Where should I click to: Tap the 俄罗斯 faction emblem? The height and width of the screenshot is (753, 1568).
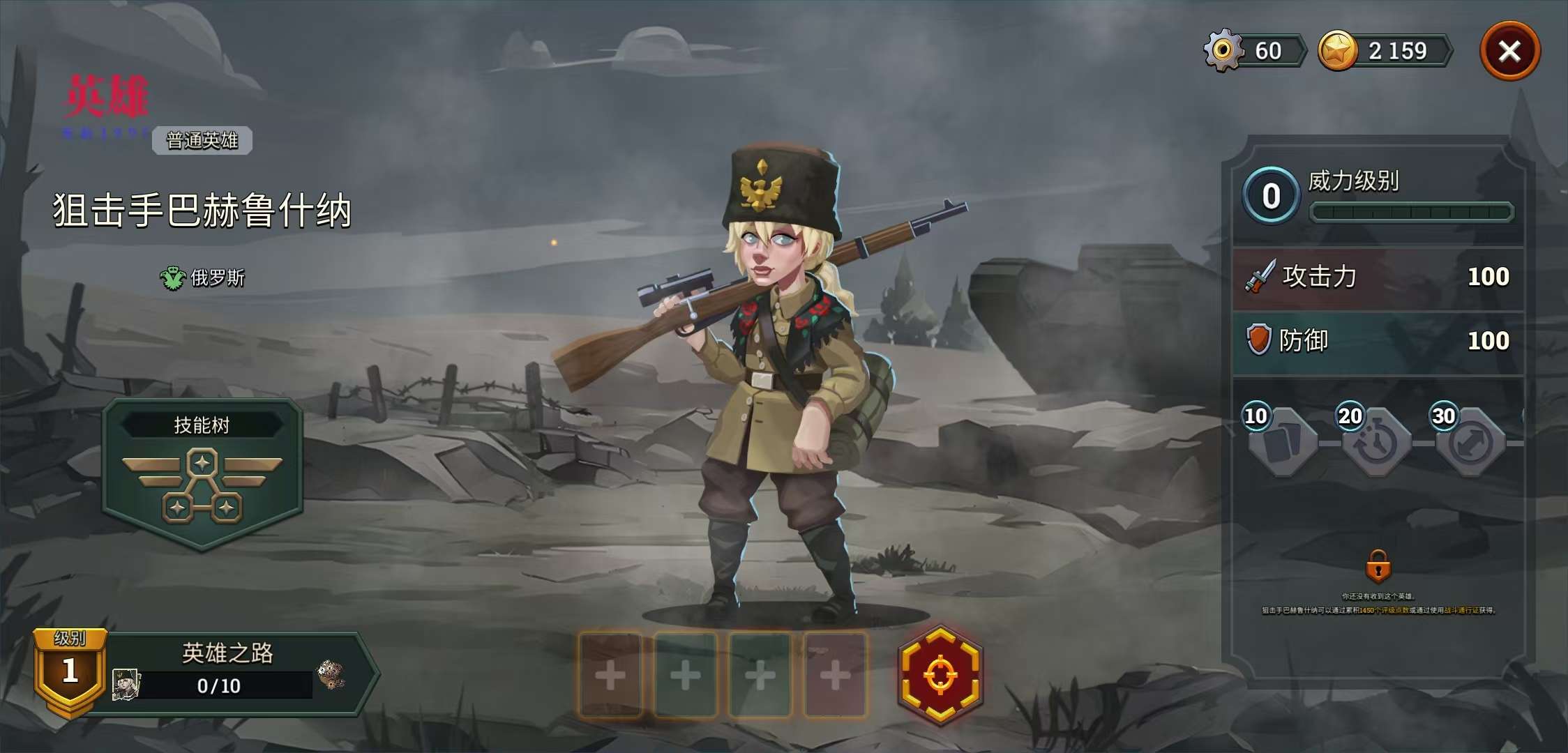coord(172,278)
